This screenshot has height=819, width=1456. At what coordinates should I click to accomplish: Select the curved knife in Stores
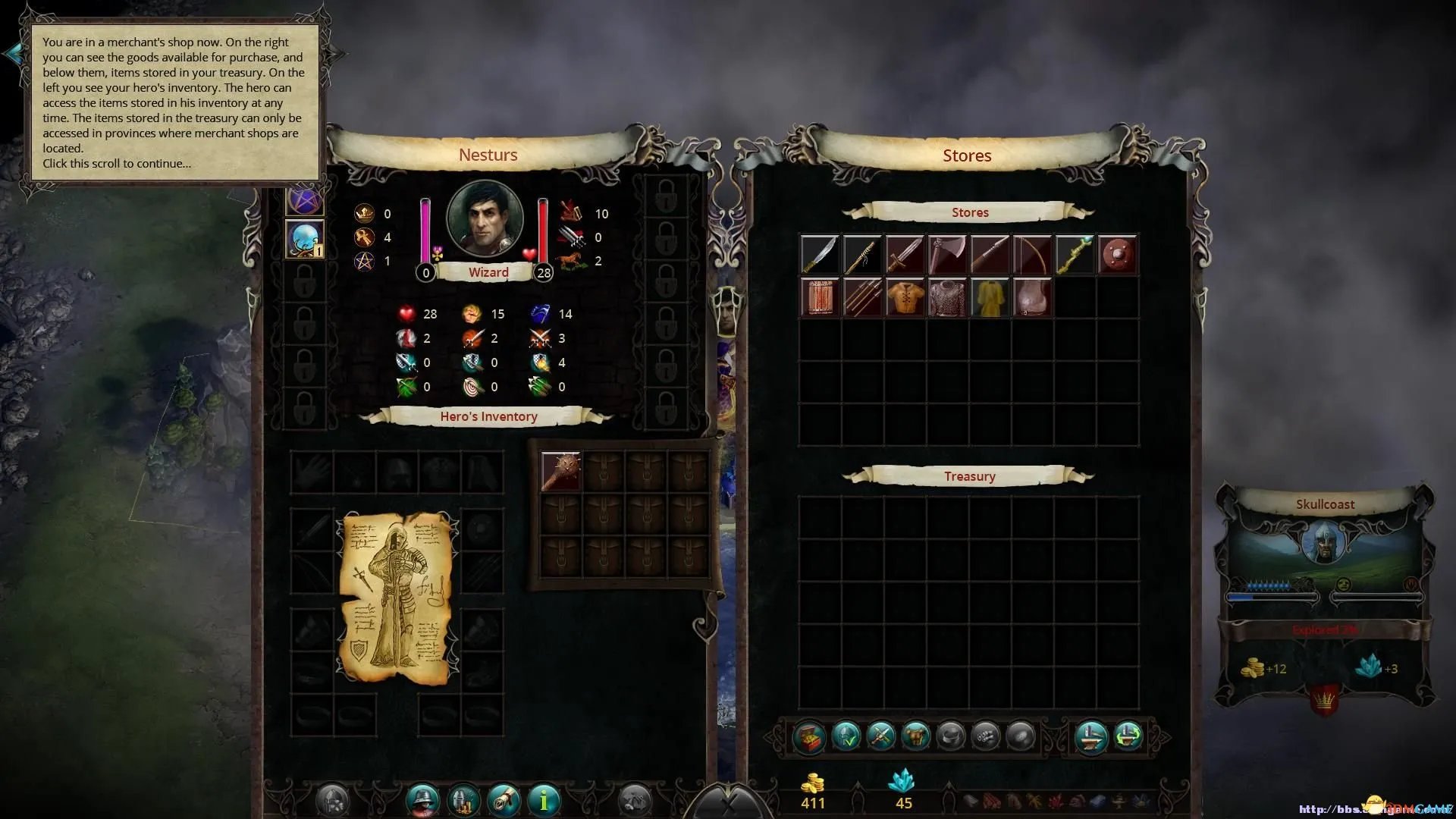(x=820, y=255)
